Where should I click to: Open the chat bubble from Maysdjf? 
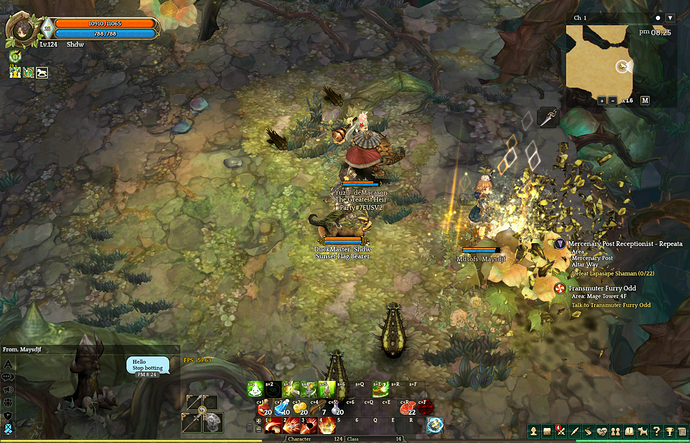pyautogui.click(x=148, y=366)
